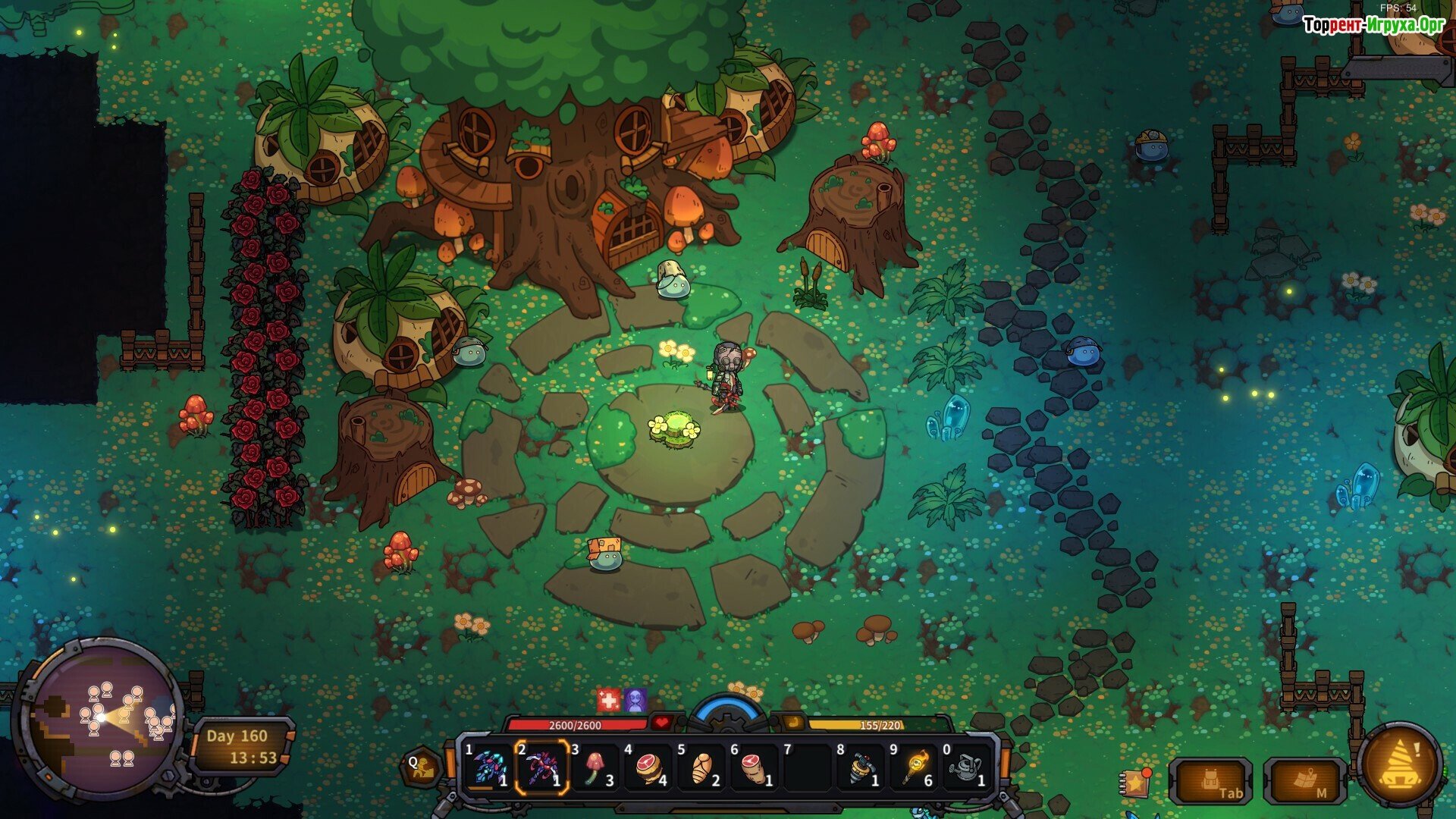
Task: Select the crystal pickaxe in hotbar slot 1
Action: pyautogui.click(x=487, y=767)
